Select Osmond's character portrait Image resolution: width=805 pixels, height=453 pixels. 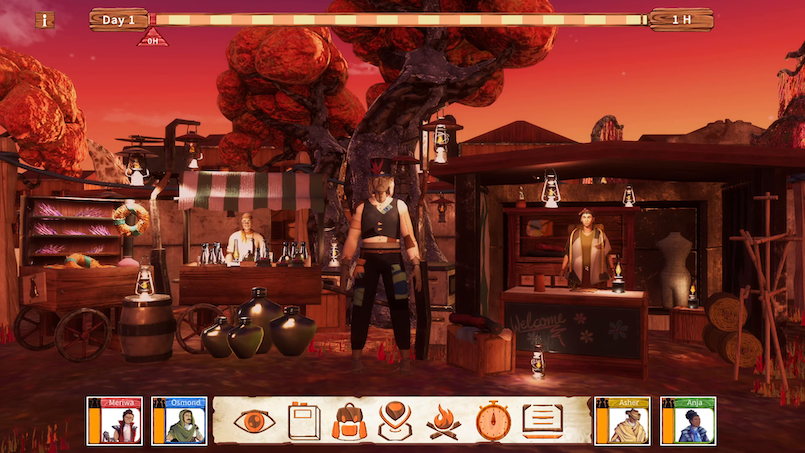click(x=179, y=421)
